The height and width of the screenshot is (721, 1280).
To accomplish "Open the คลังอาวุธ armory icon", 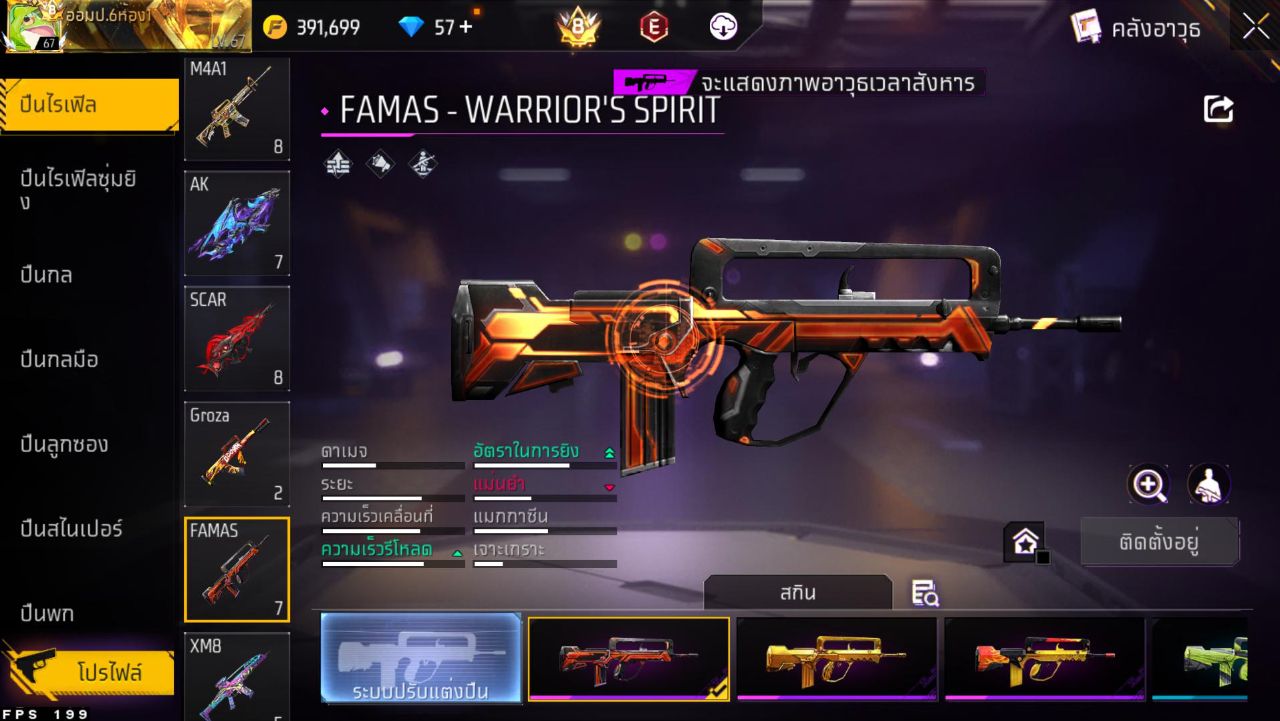I will [x=1085, y=27].
